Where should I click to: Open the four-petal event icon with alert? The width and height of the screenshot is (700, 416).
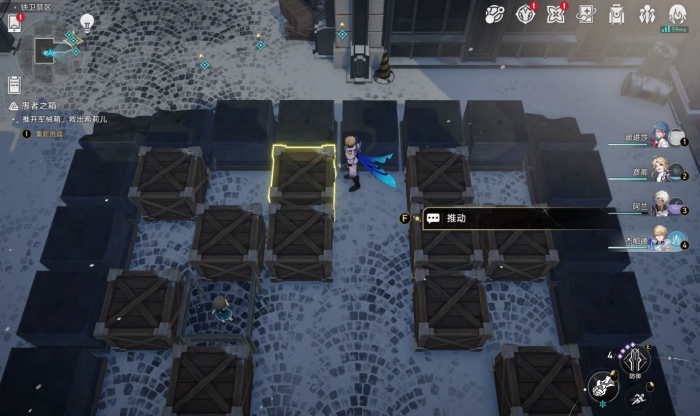(556, 14)
